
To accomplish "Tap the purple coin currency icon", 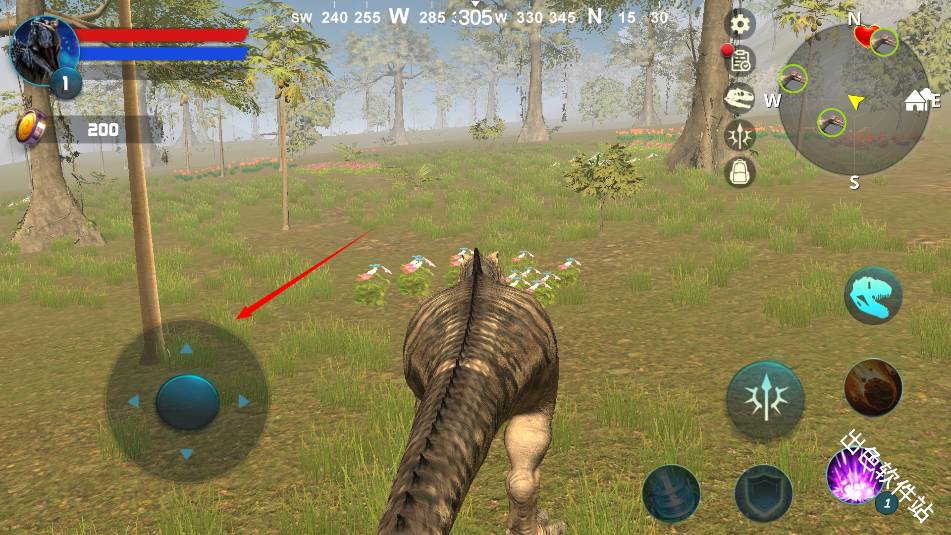I will [31, 128].
